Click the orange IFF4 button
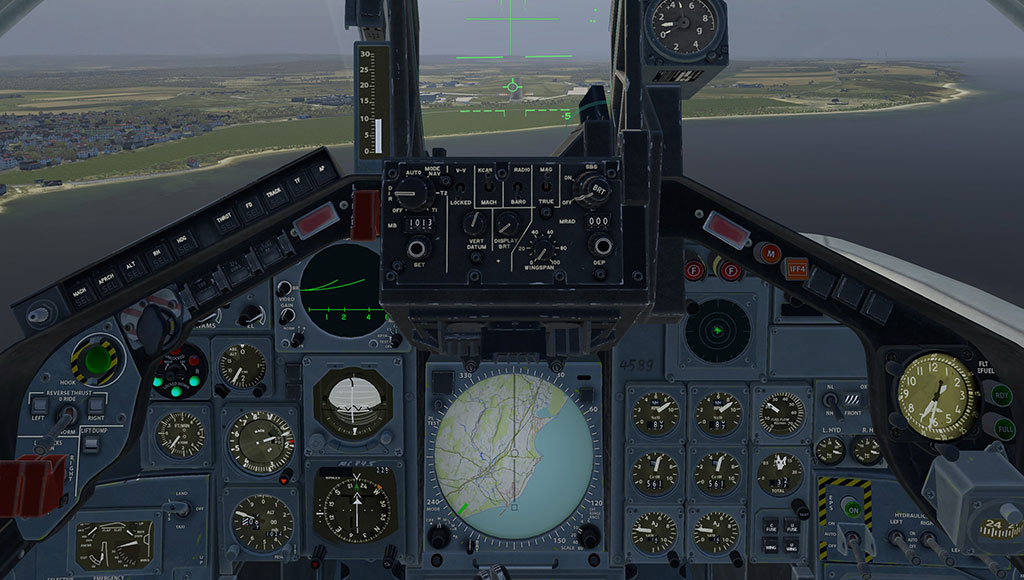 [x=797, y=266]
